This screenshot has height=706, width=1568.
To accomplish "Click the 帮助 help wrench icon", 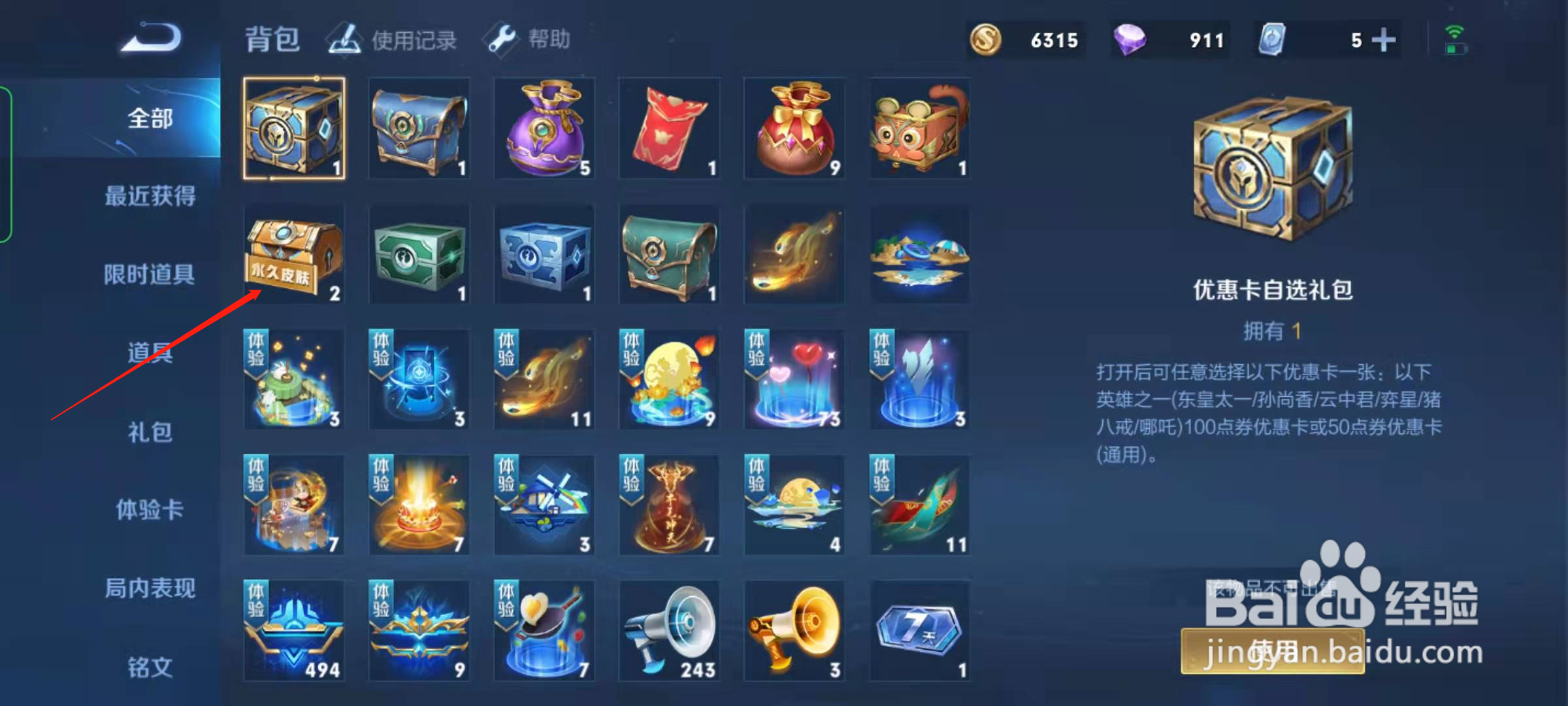I will pos(500,39).
